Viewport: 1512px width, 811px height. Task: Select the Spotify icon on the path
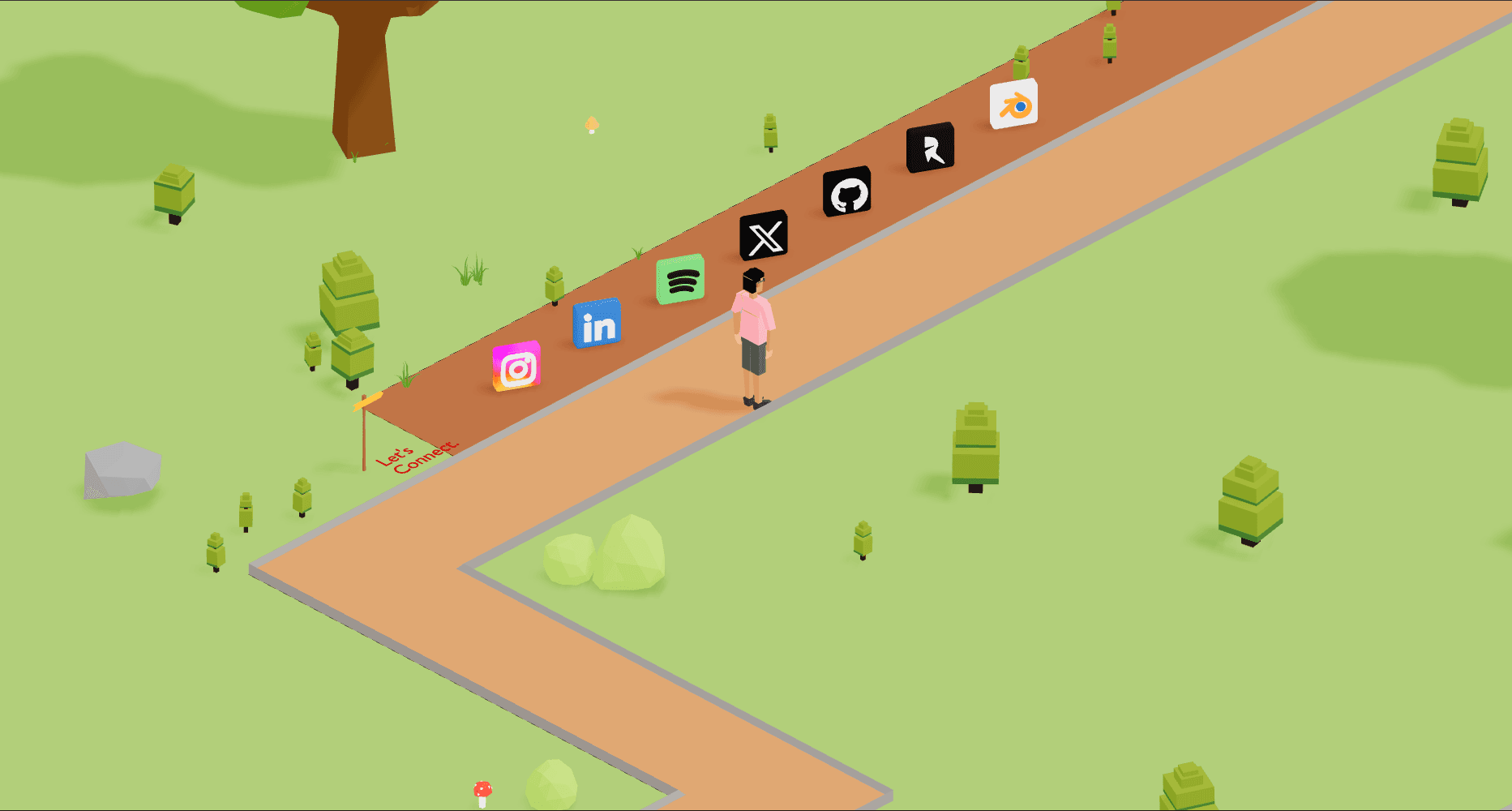pos(680,280)
